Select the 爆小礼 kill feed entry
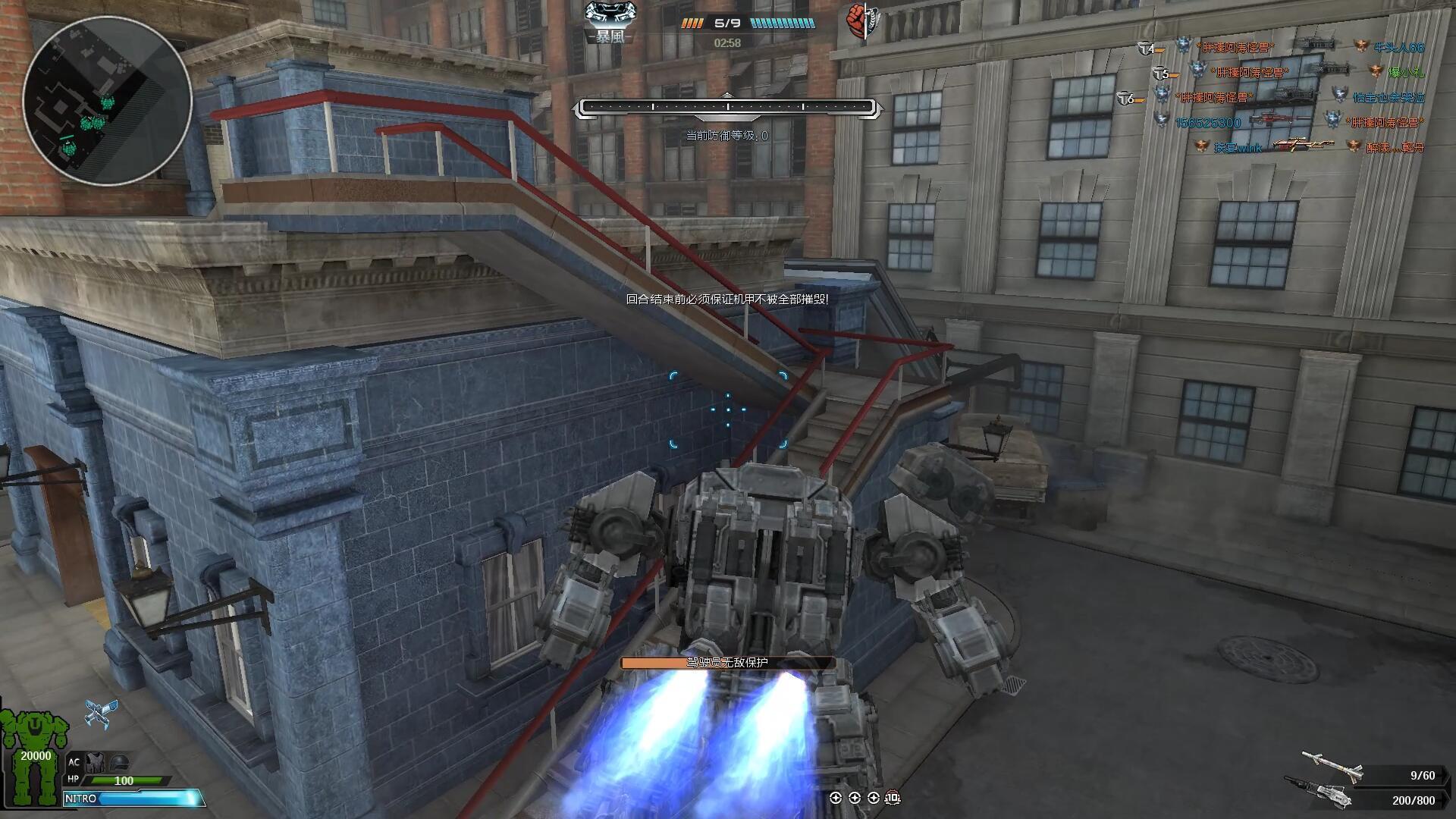1456x819 pixels. (1405, 73)
